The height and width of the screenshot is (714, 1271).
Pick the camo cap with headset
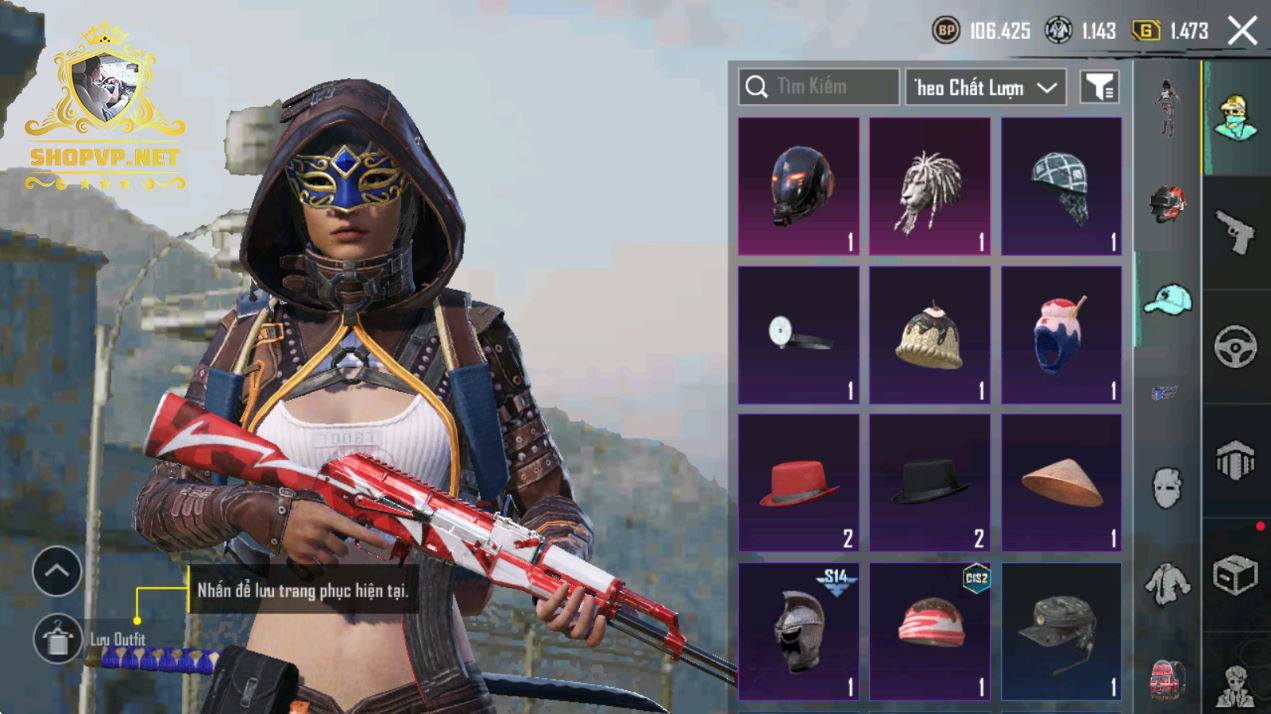coord(1061,631)
